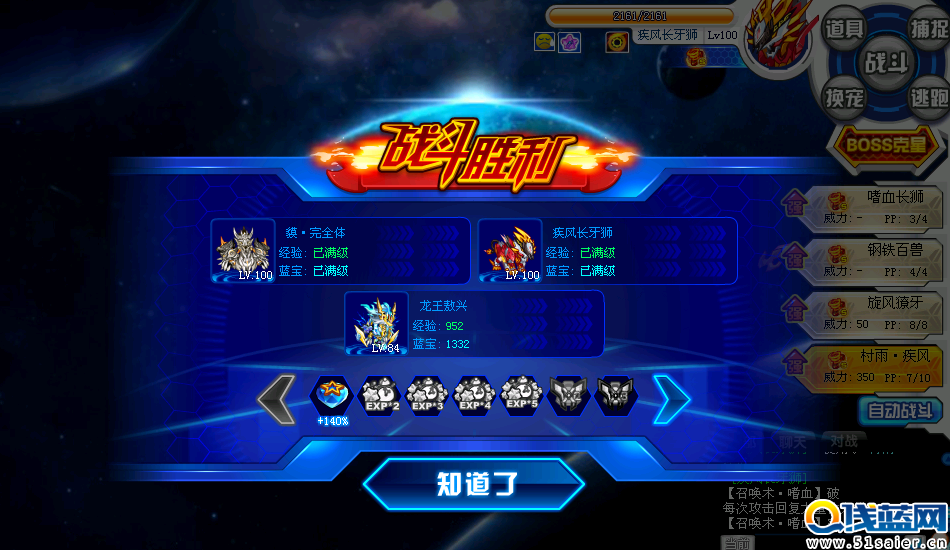Screen dimensions: 950x550
Task: Choose the EXP*2 bonus icon
Action: 379,396
